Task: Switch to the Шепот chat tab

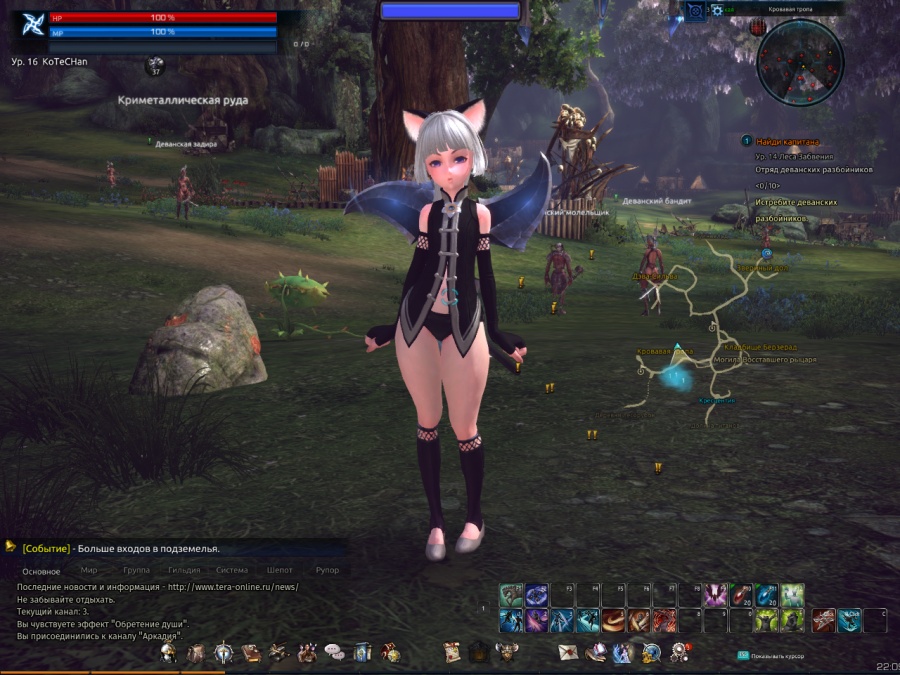Action: 280,570
